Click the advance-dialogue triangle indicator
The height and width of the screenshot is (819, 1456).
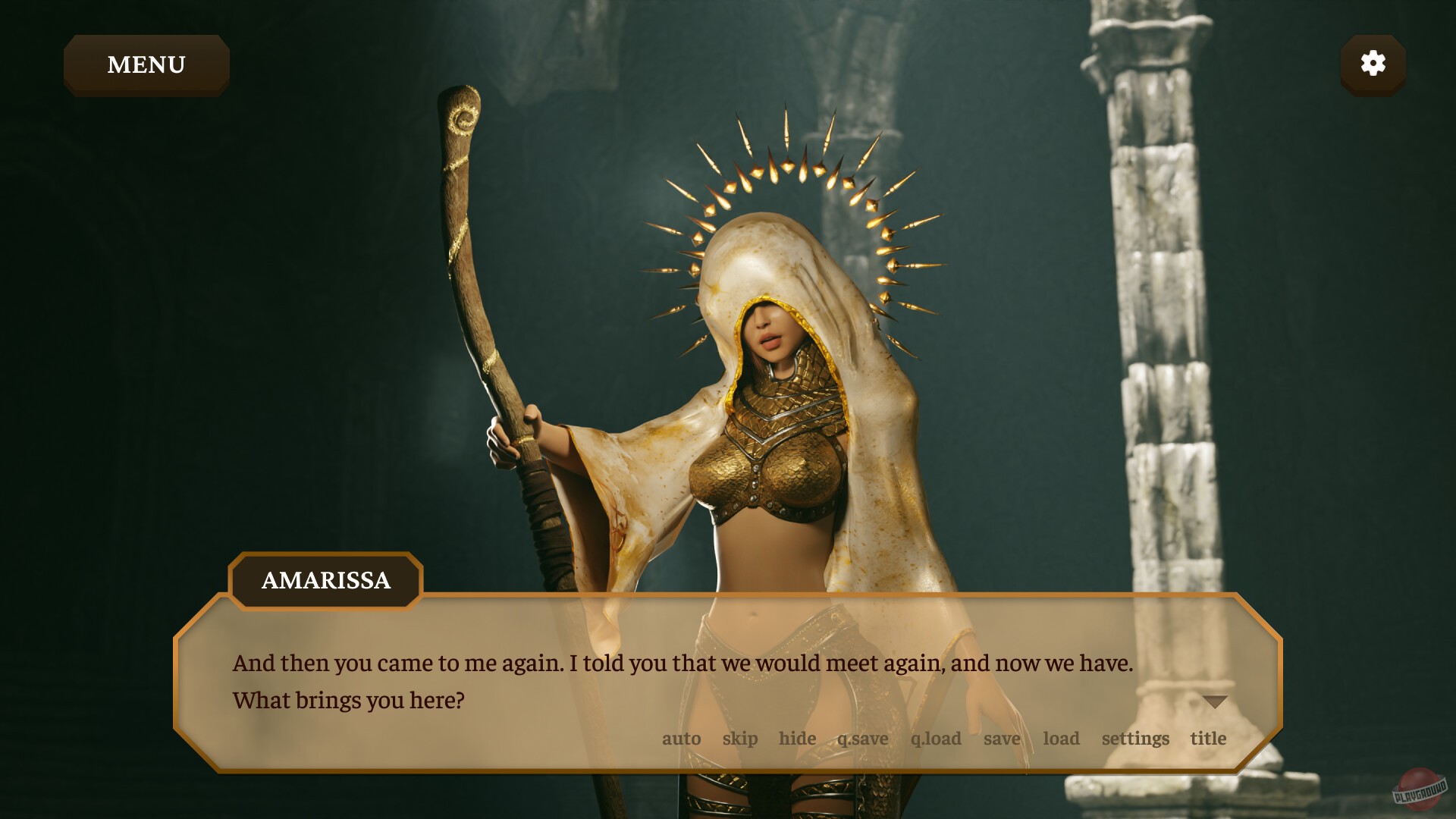coord(1214,701)
